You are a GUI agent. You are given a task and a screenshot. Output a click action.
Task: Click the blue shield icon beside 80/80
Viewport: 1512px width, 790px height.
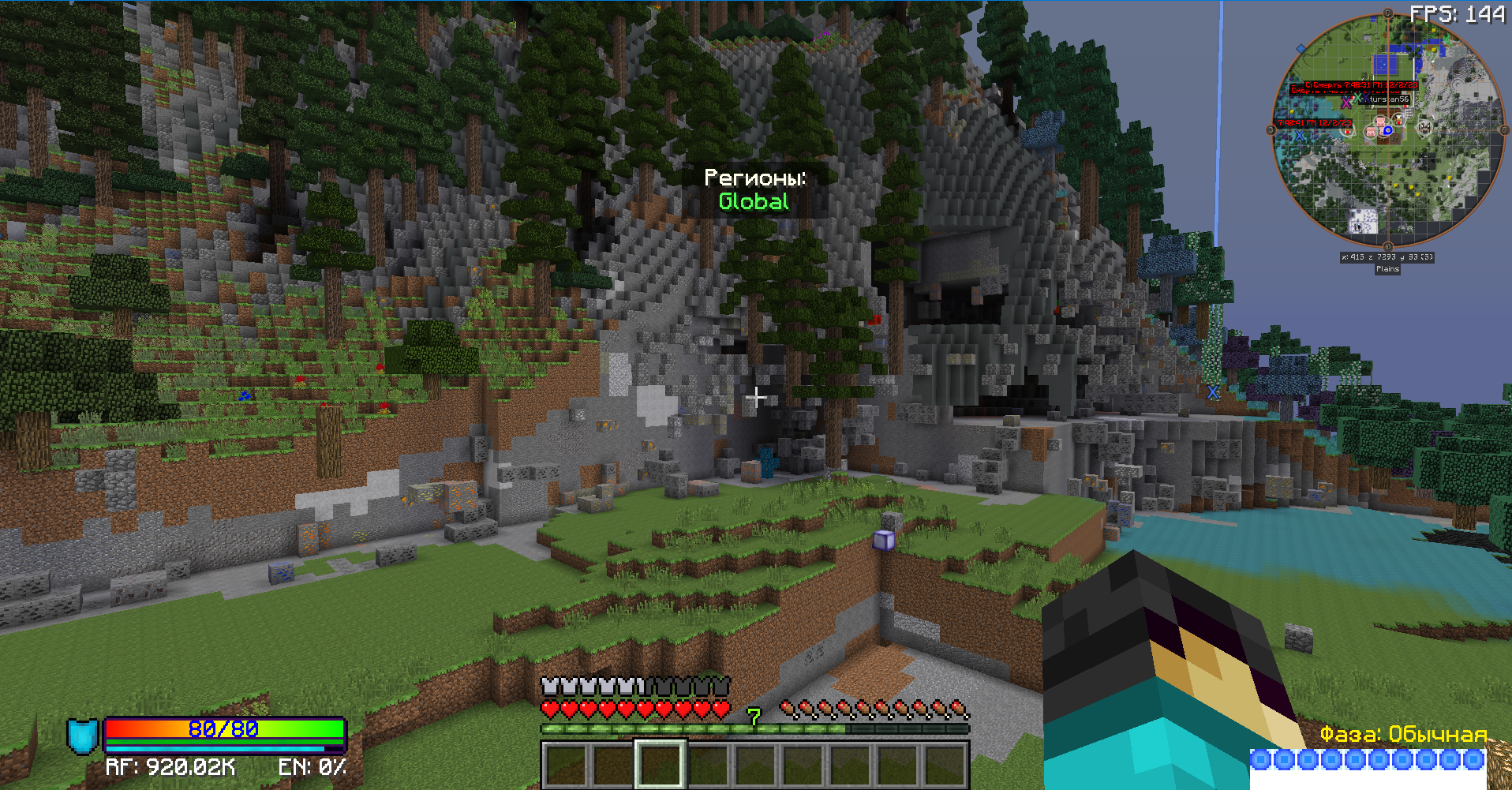82,736
